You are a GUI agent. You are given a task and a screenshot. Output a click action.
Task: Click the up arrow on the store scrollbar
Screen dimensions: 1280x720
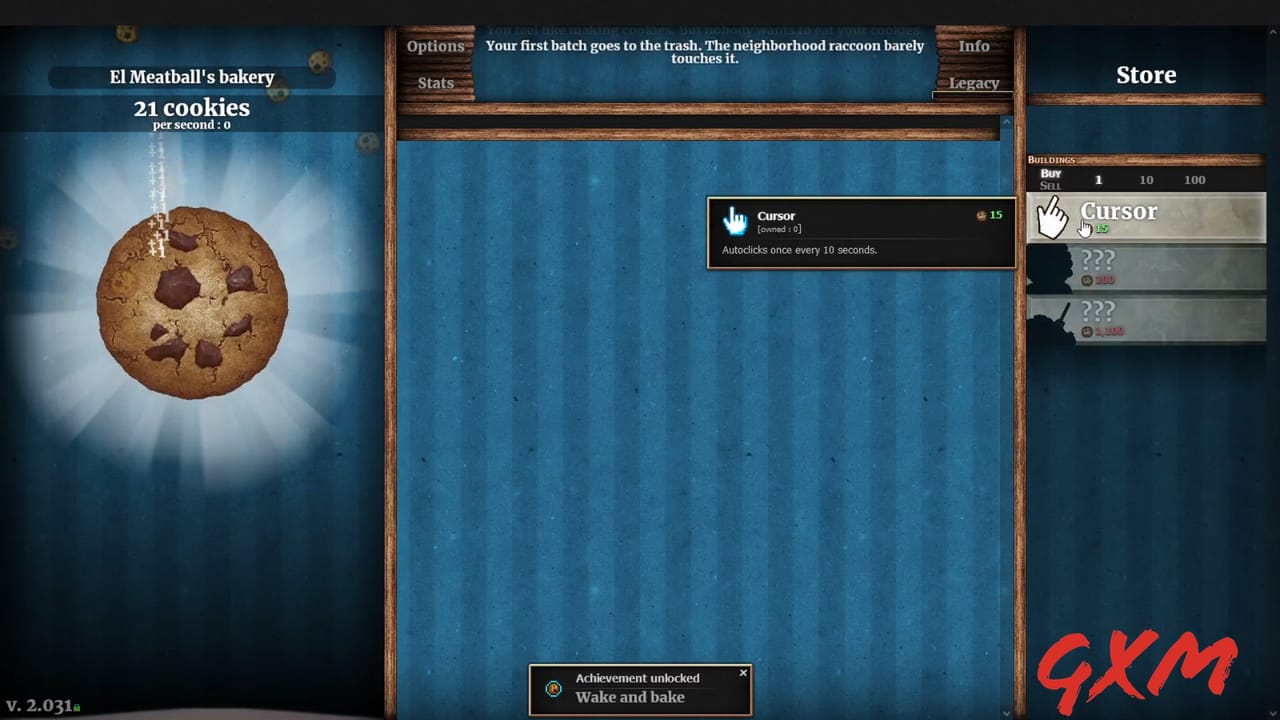coord(1005,122)
